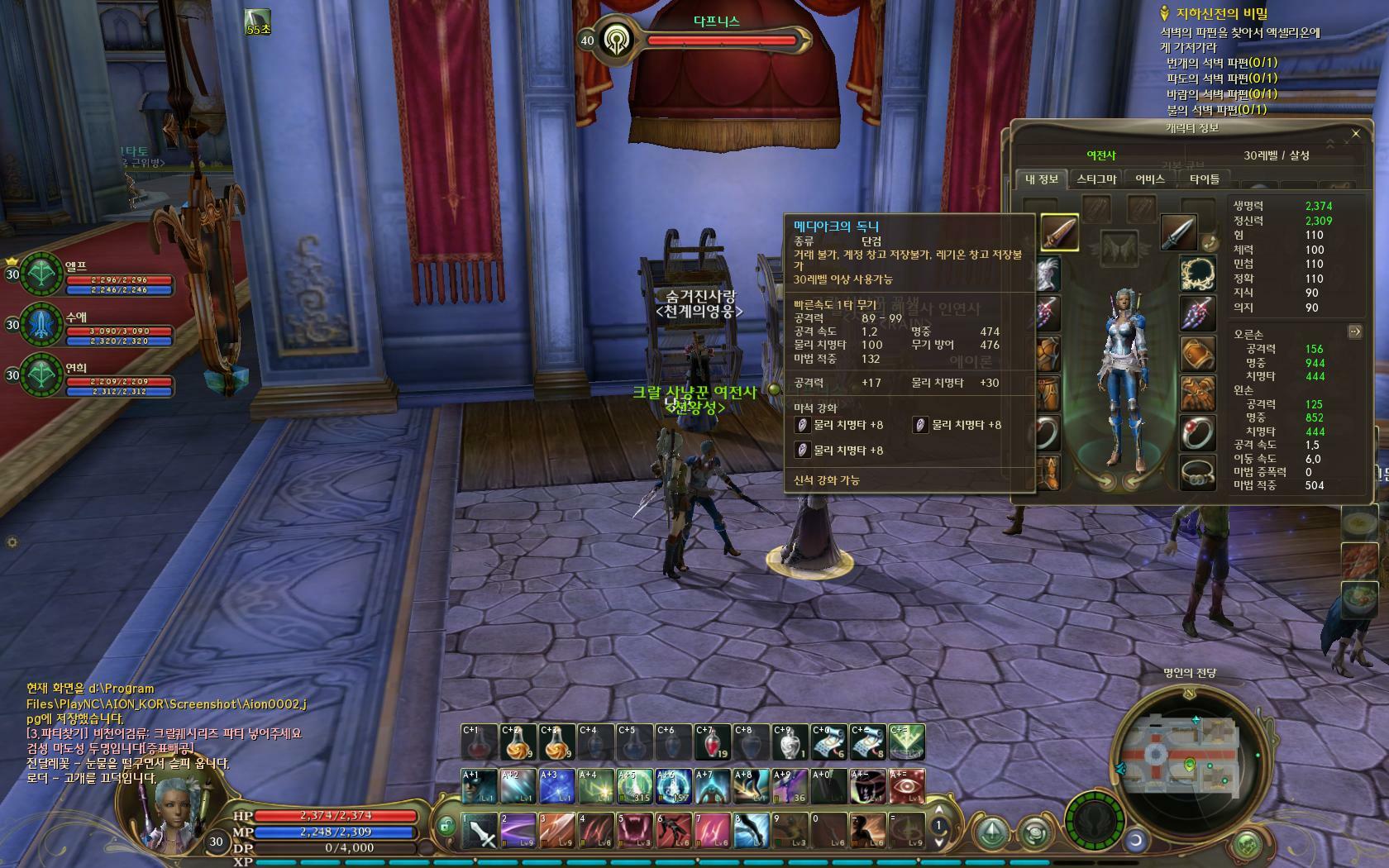Use the blue scroll with 6 charges

829,742
